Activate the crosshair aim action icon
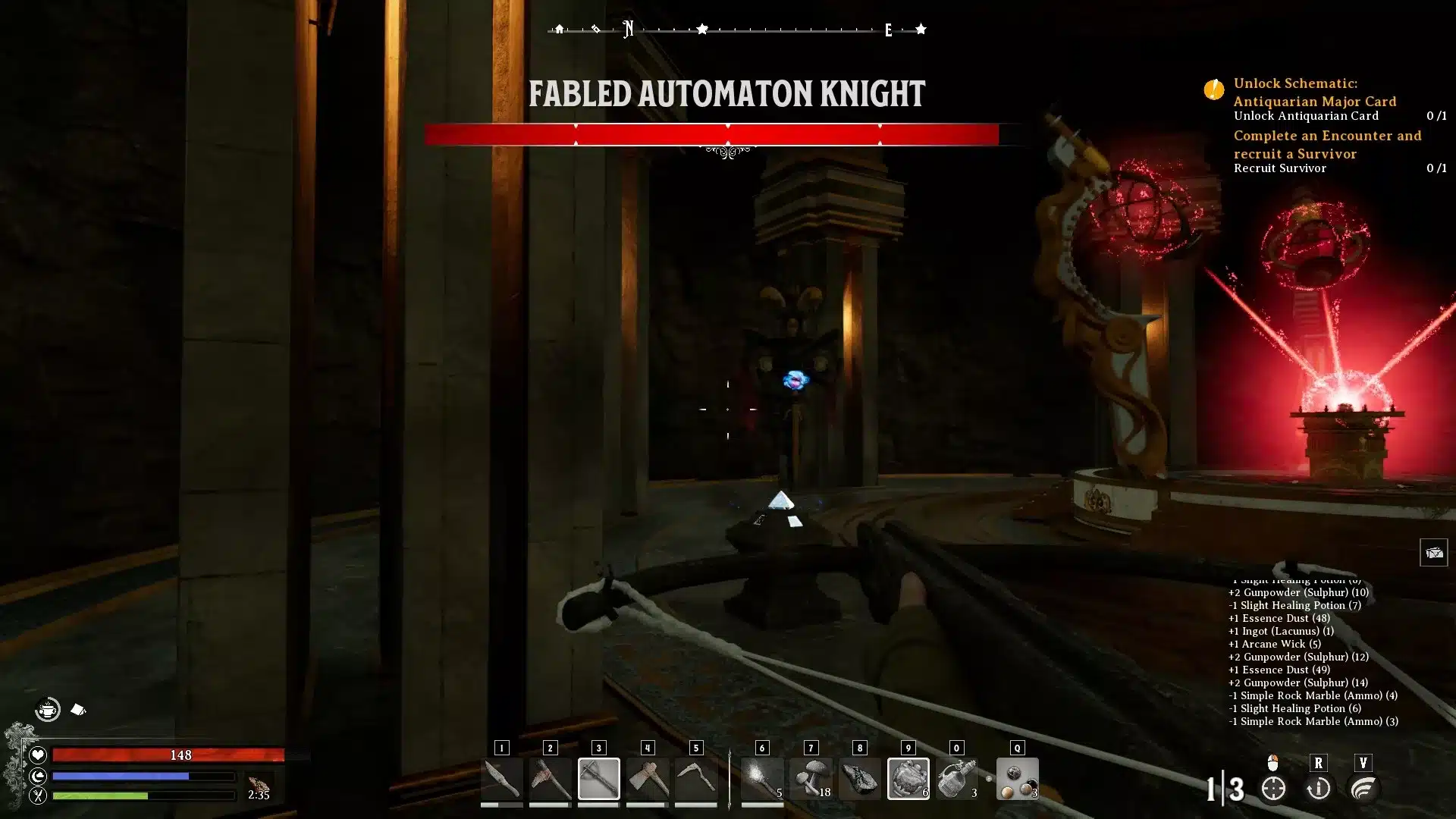This screenshot has height=819, width=1456. click(x=1273, y=789)
